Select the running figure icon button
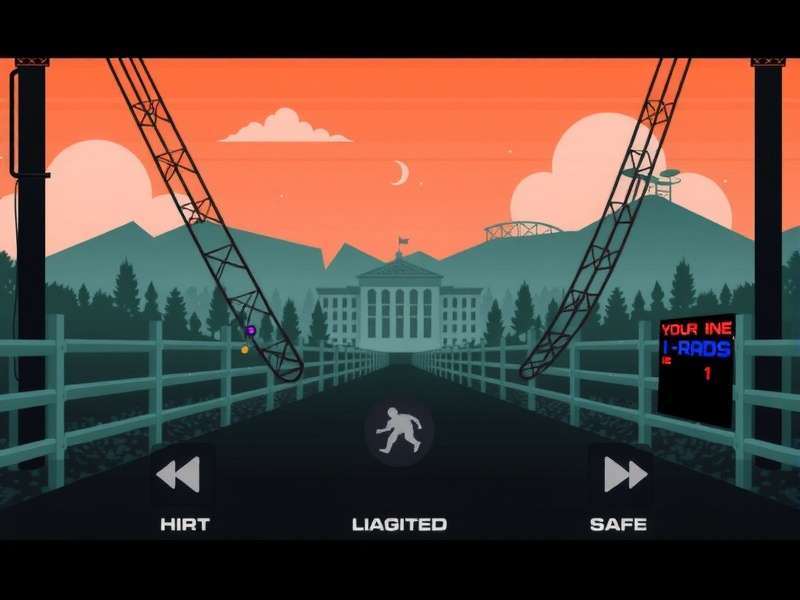 coord(398,432)
